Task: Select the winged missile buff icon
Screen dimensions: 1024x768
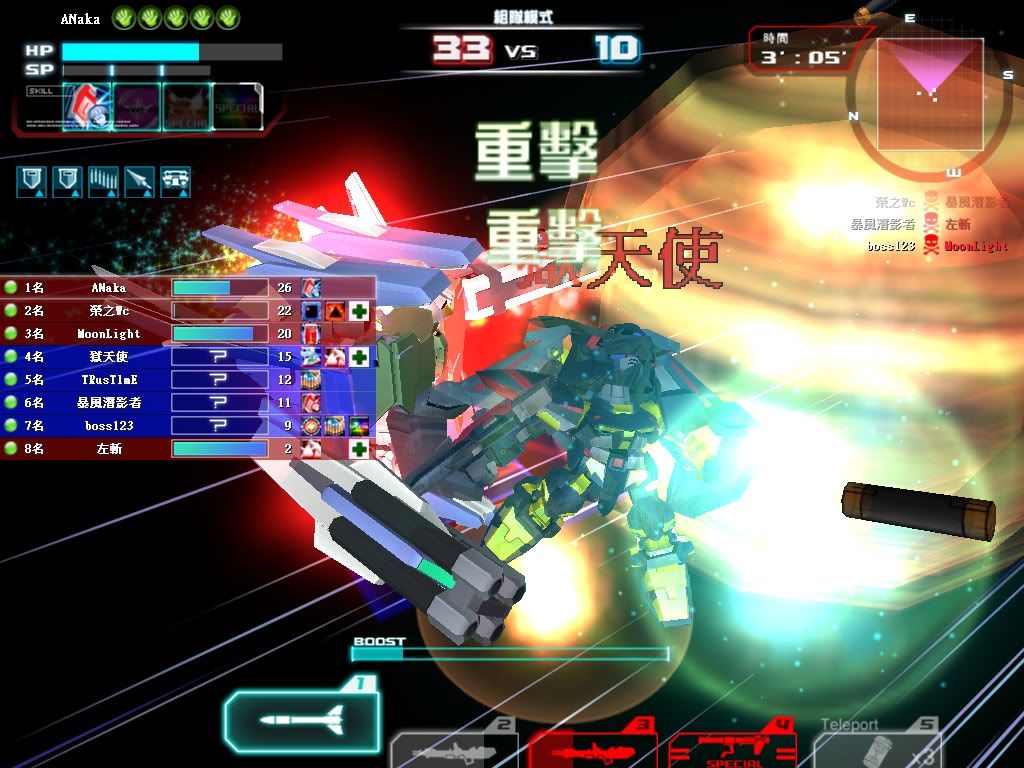Action: tap(140, 181)
